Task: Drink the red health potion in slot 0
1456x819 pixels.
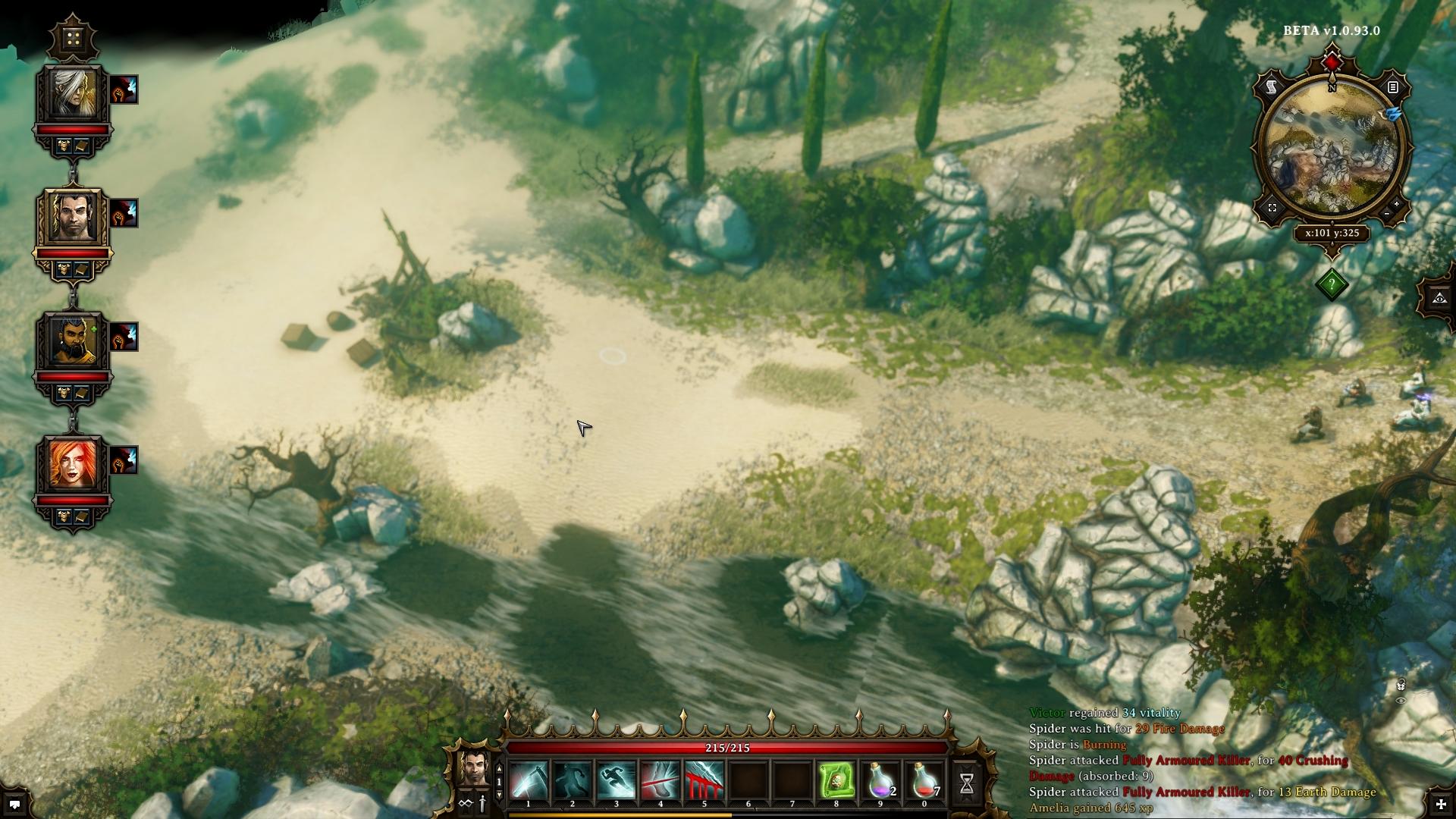Action: point(924,780)
